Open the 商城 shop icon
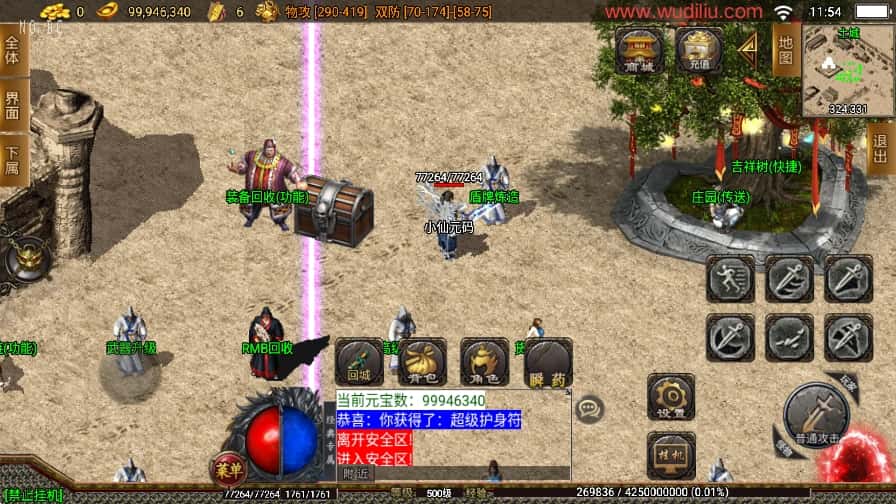 coord(638,49)
